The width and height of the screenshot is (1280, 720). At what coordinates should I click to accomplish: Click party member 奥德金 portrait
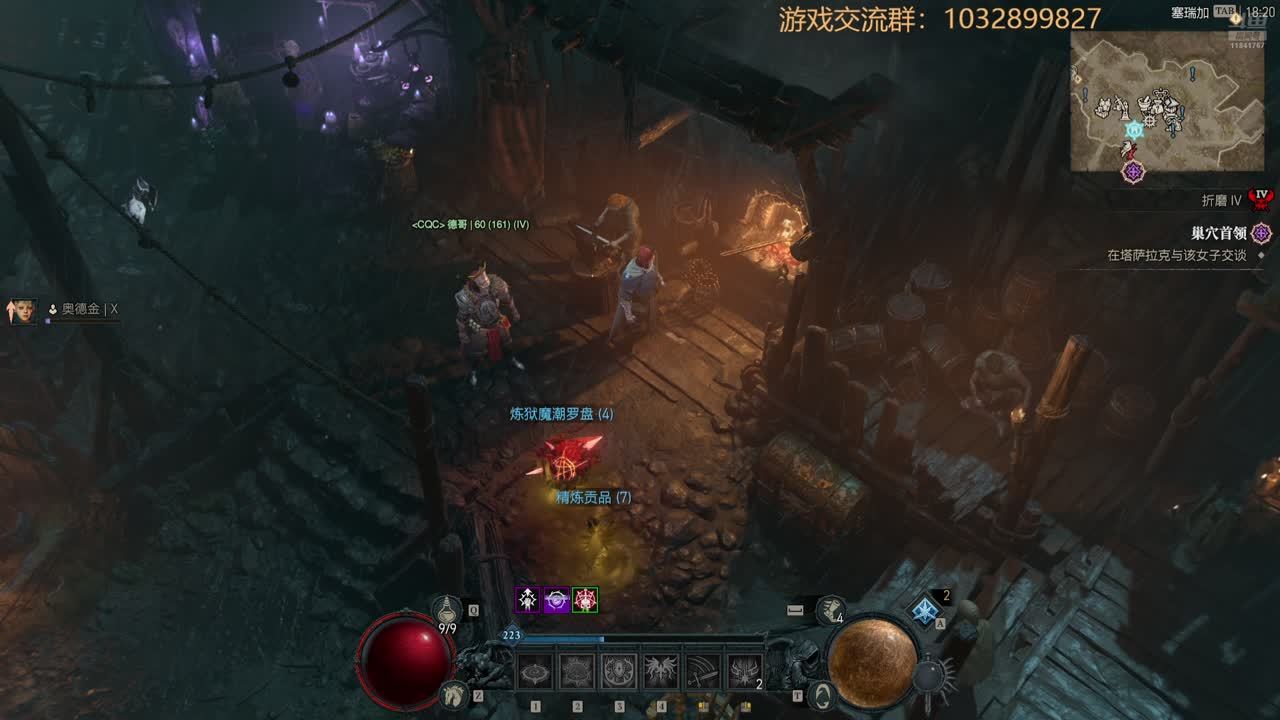click(22, 310)
